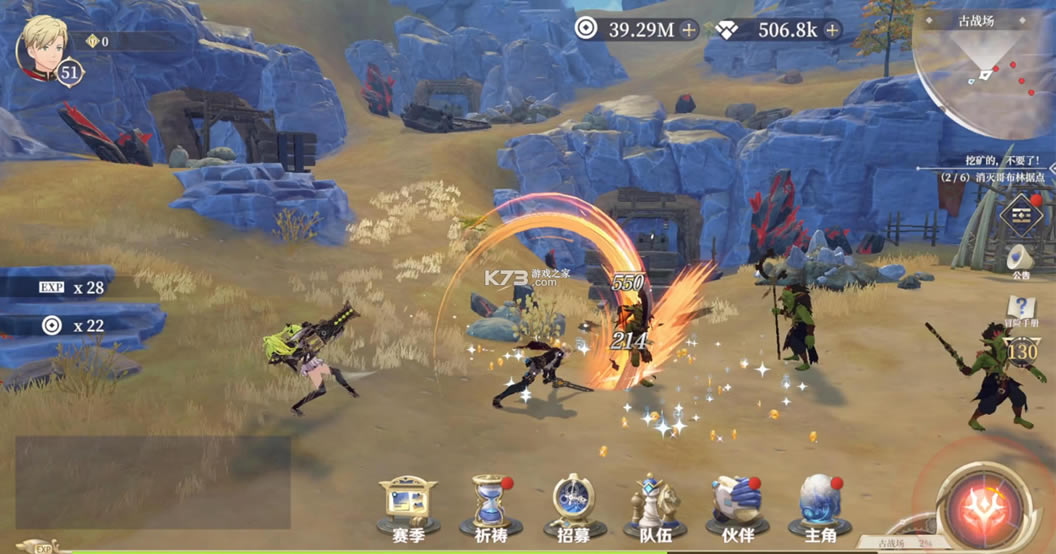Open the diamond-shaped menu icon

click(1021, 214)
